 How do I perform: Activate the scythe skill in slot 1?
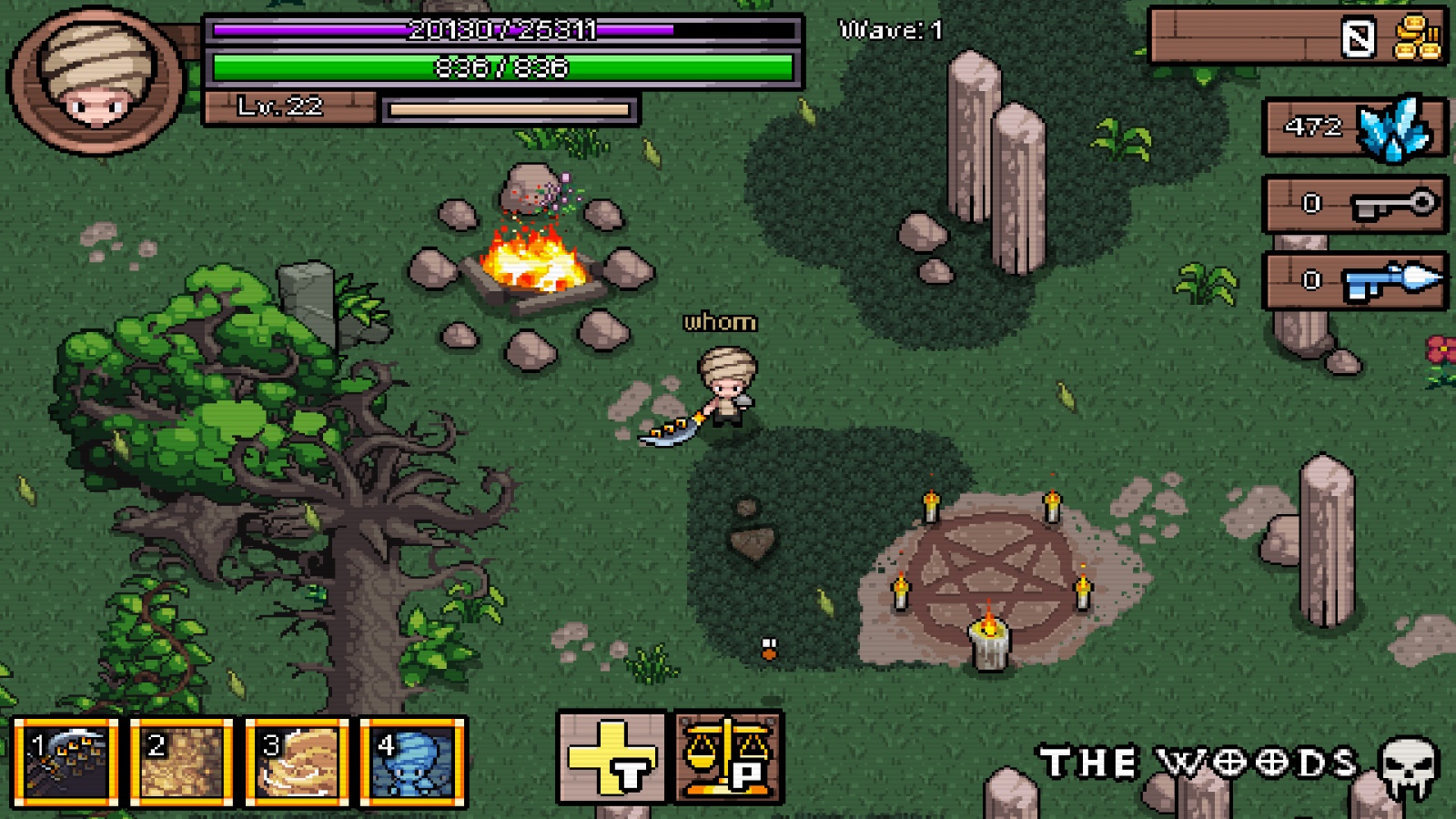point(66,763)
